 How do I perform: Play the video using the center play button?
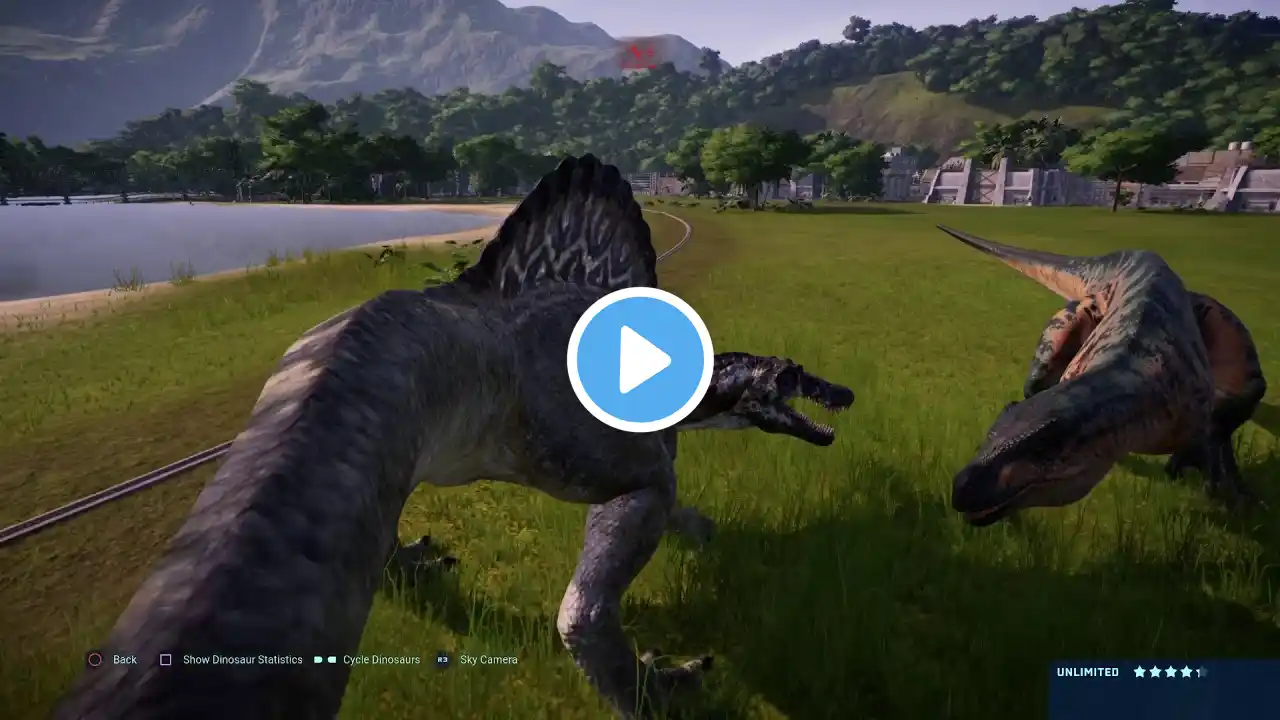[640, 360]
